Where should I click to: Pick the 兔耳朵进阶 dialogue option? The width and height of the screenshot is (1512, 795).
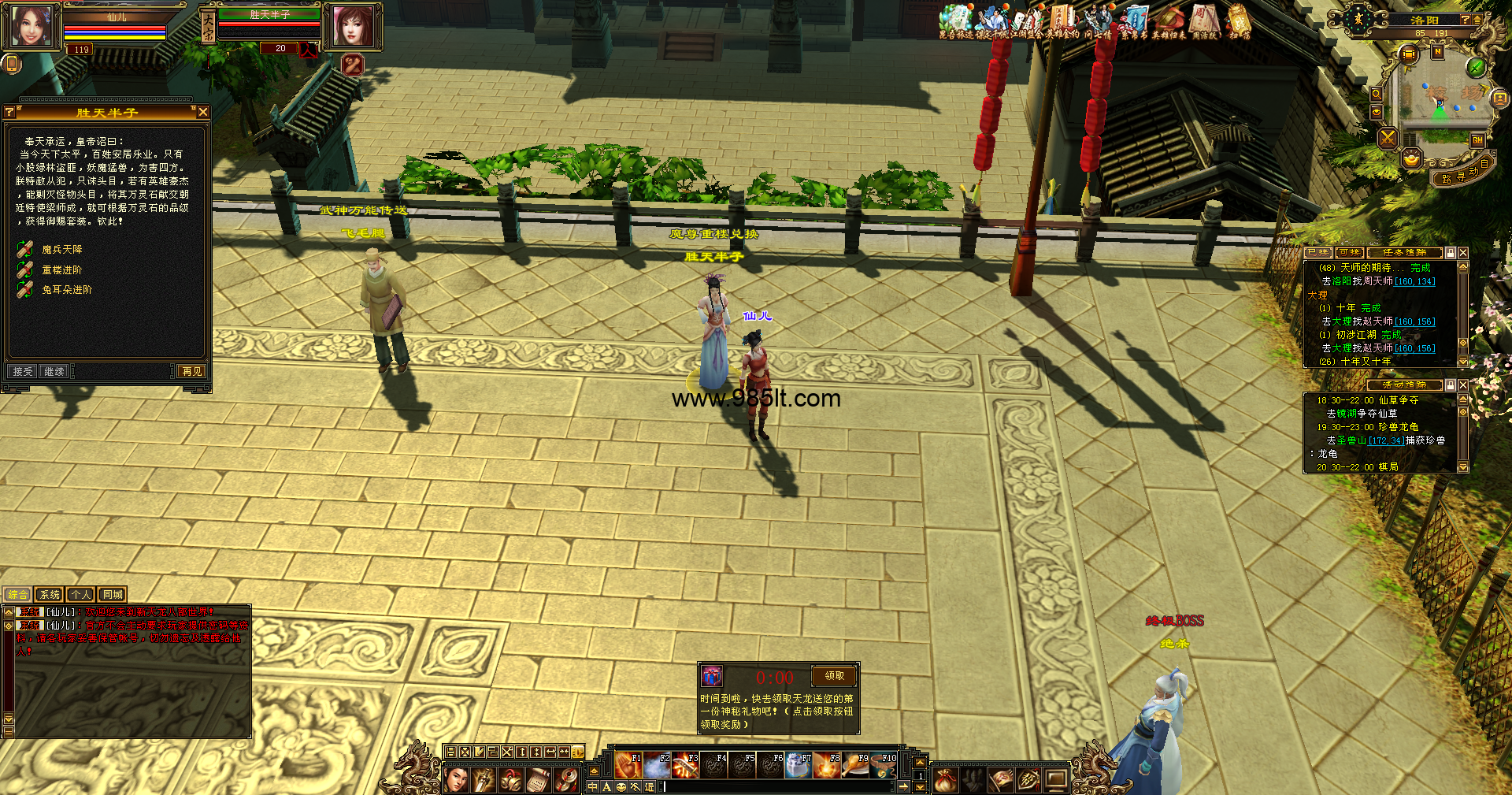click(67, 290)
